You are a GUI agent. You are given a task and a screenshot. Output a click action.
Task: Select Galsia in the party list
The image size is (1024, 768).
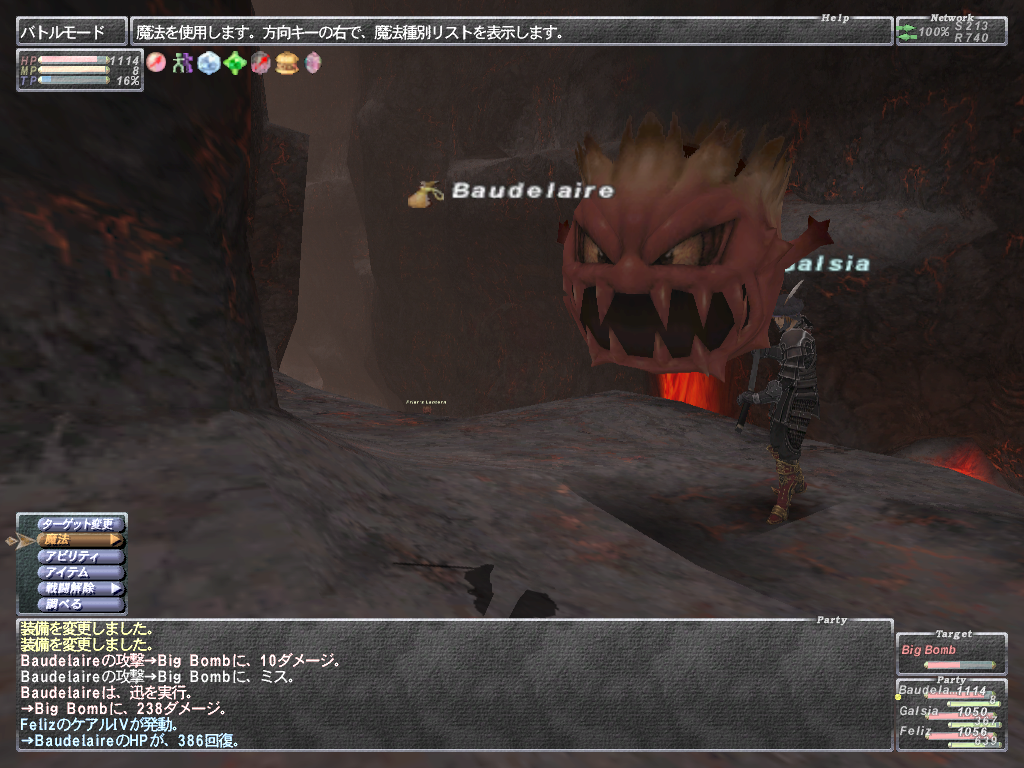(x=951, y=713)
